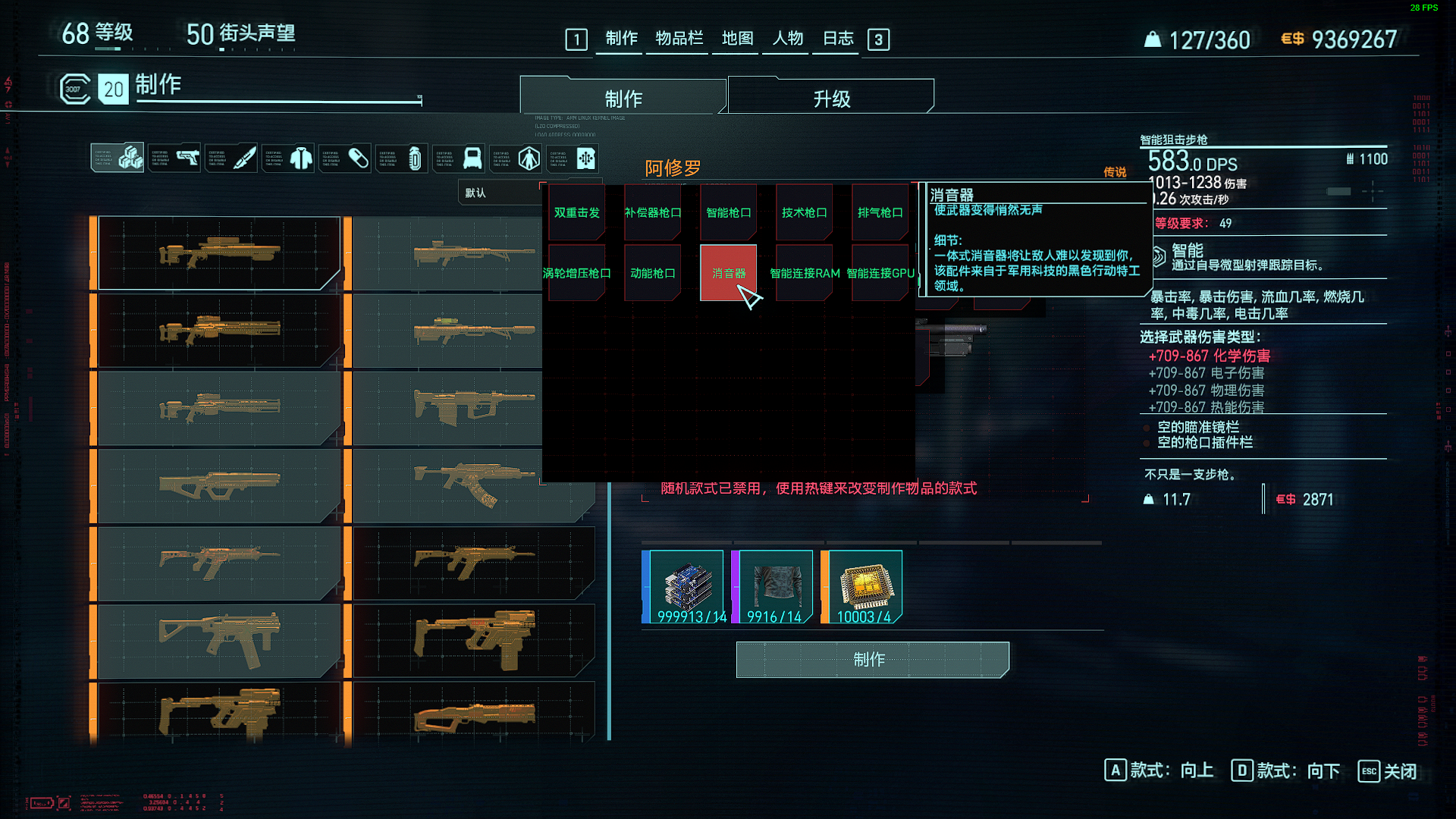Expand the 技术枪口 attachment selection
Viewport: 1456px width, 819px height.
tap(803, 212)
